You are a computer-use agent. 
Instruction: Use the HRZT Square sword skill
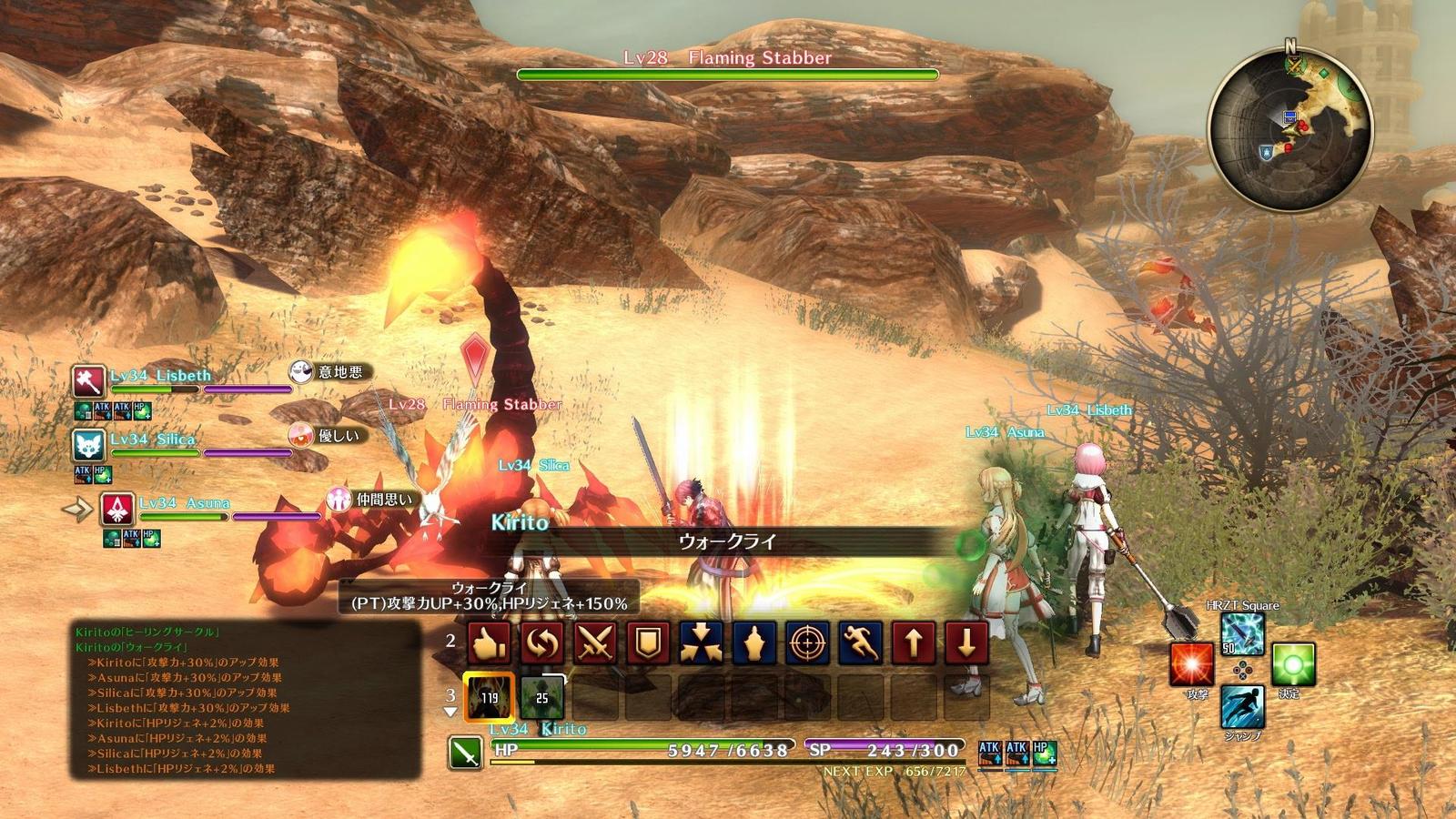click(1242, 634)
